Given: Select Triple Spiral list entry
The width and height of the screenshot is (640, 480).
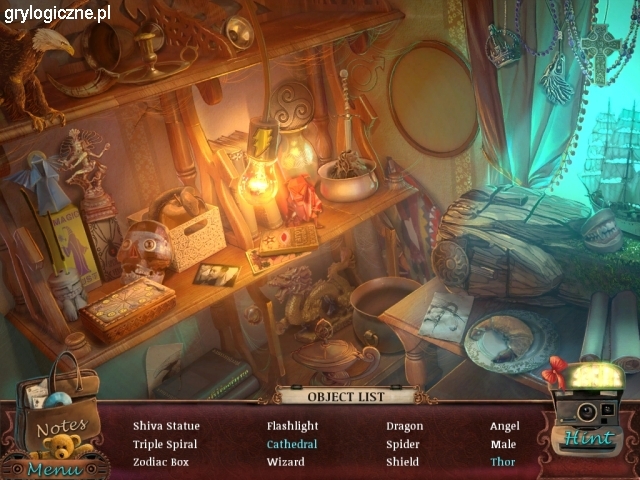Looking at the screenshot, I should tap(165, 444).
